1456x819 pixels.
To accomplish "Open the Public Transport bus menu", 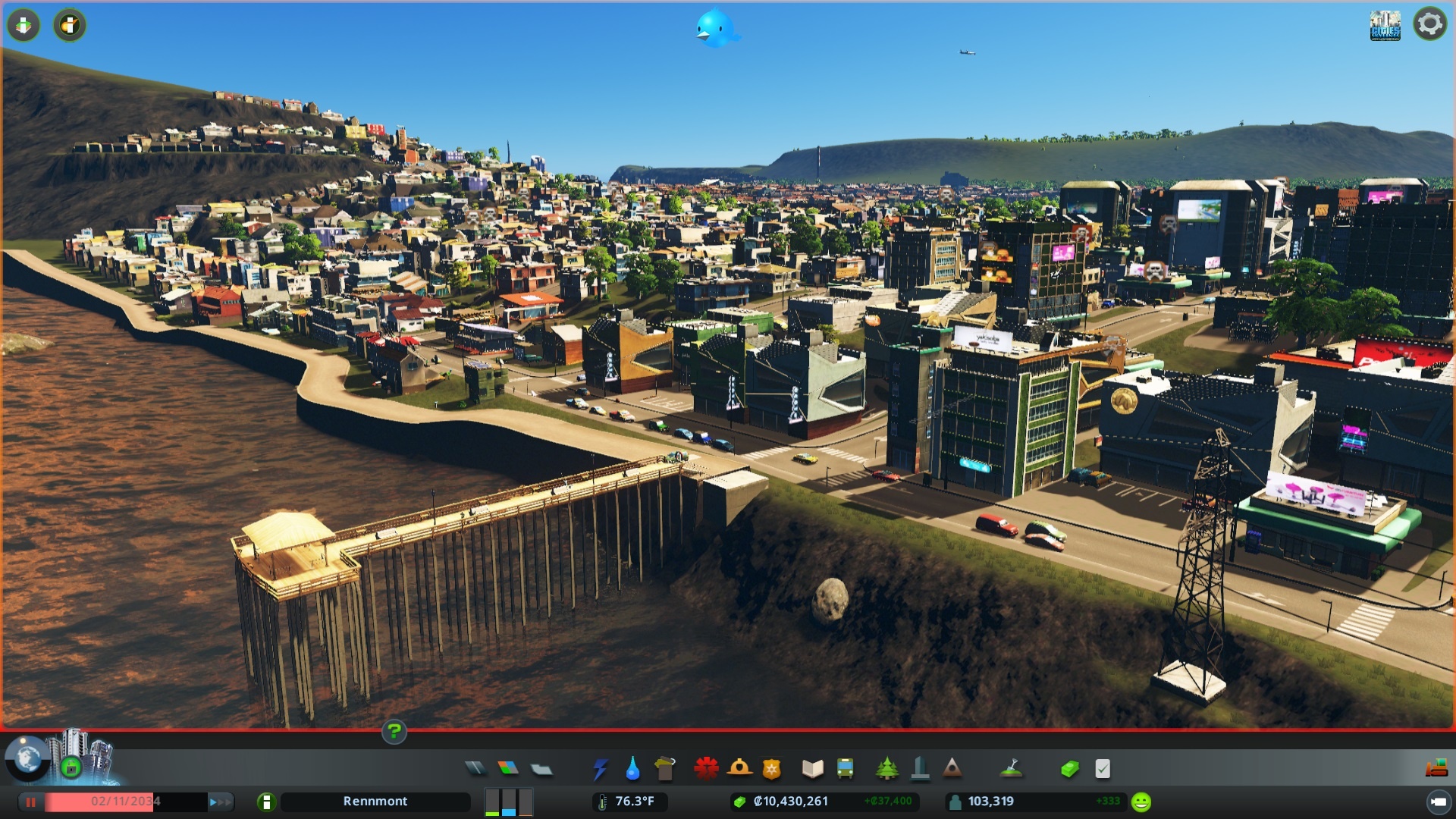I will tap(845, 769).
